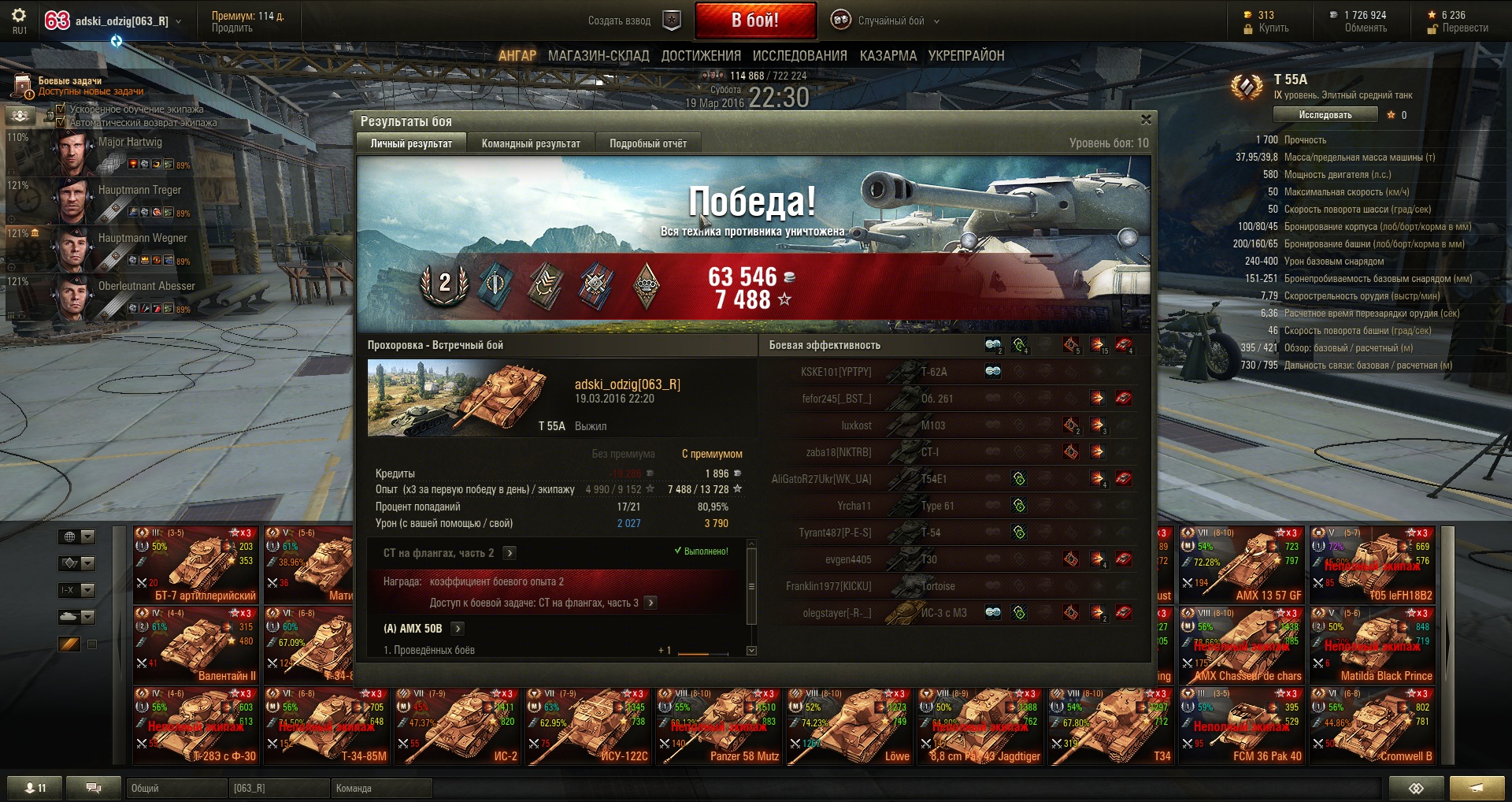Choose the ИС-2 tank from the carousel
This screenshot has height=802, width=1512.
457,726
